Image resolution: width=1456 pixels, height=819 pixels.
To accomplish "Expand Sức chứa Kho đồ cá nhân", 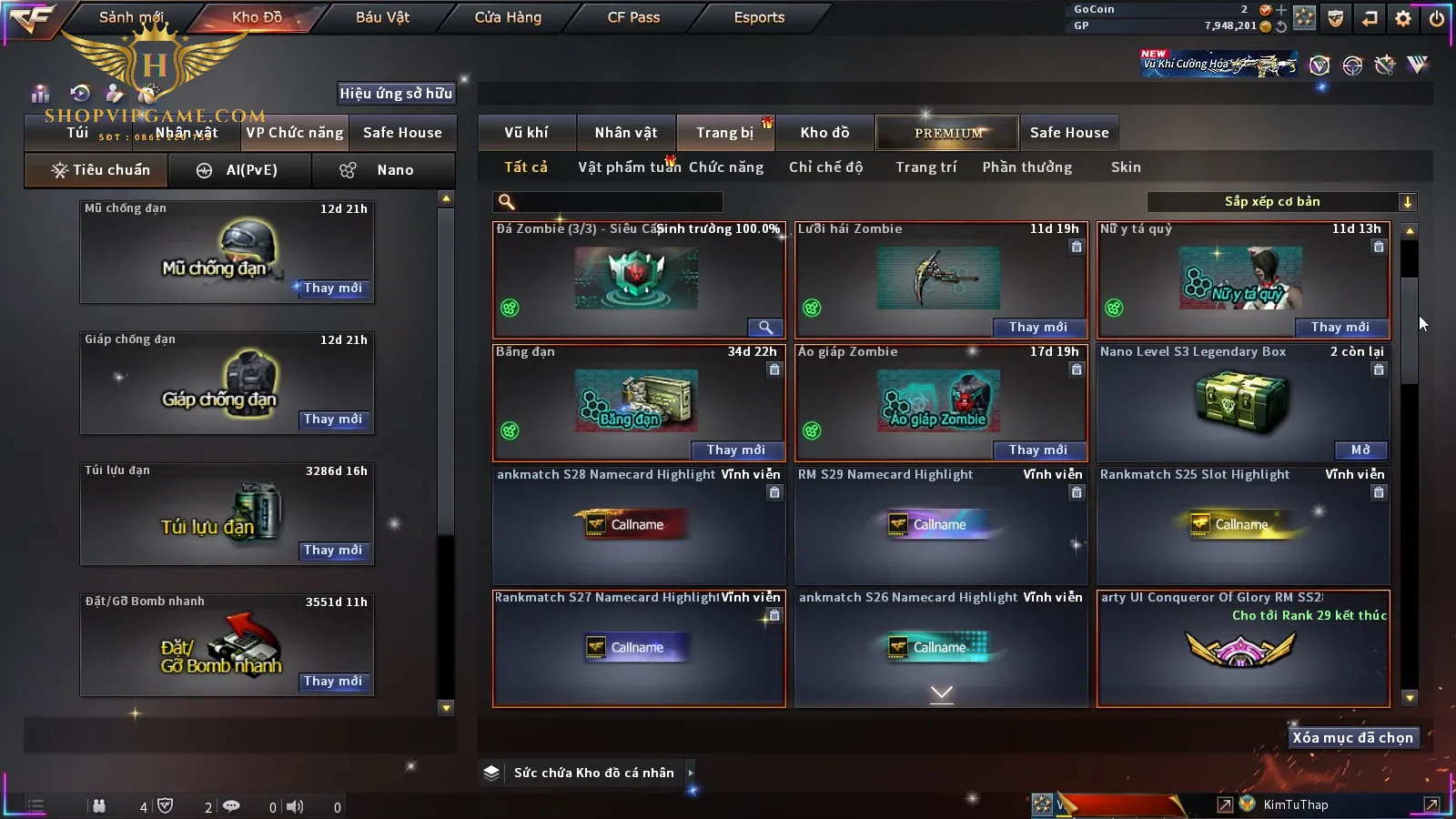I will (x=691, y=773).
